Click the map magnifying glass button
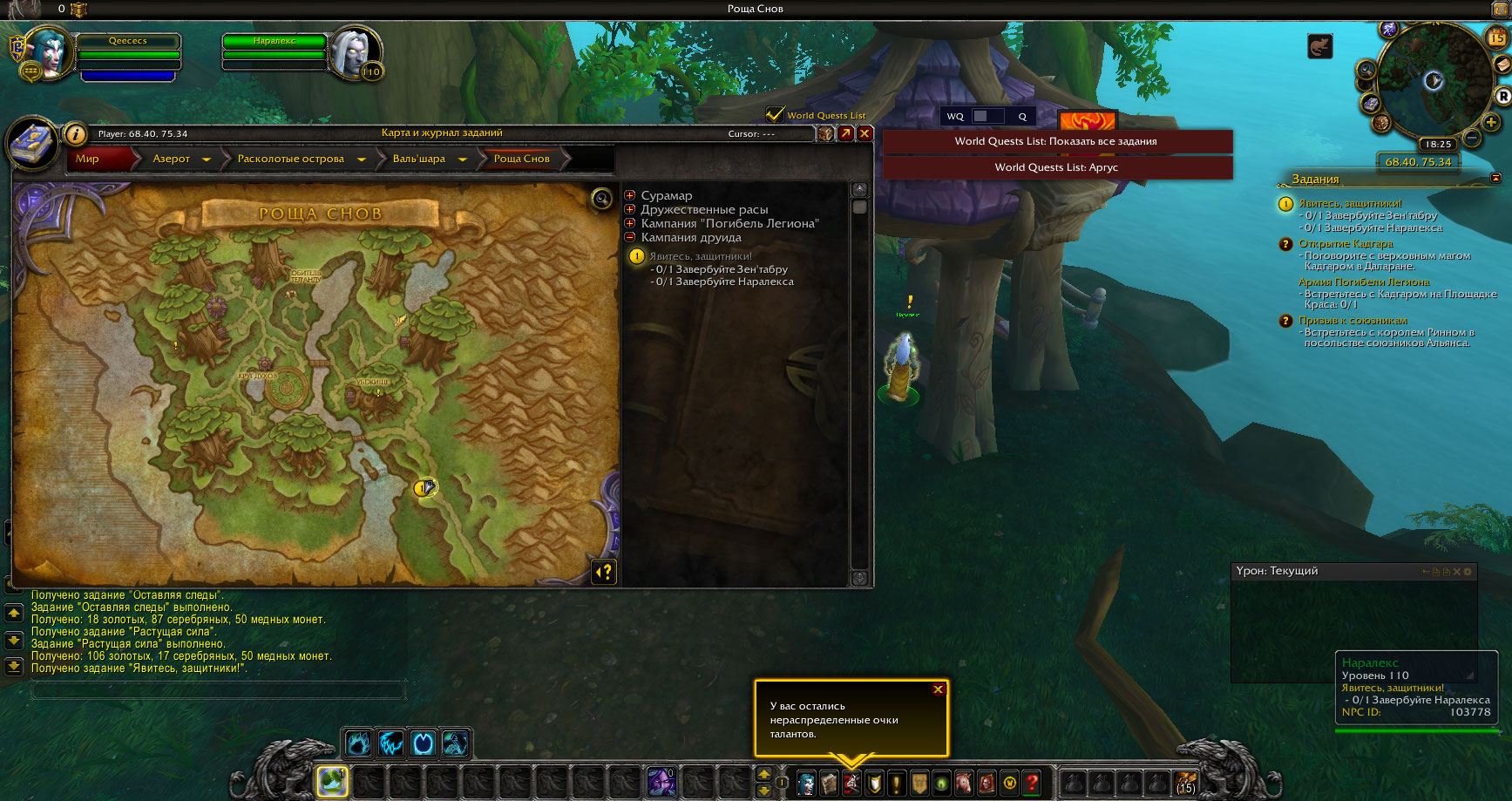Viewport: 1512px width, 801px height. 601,199
